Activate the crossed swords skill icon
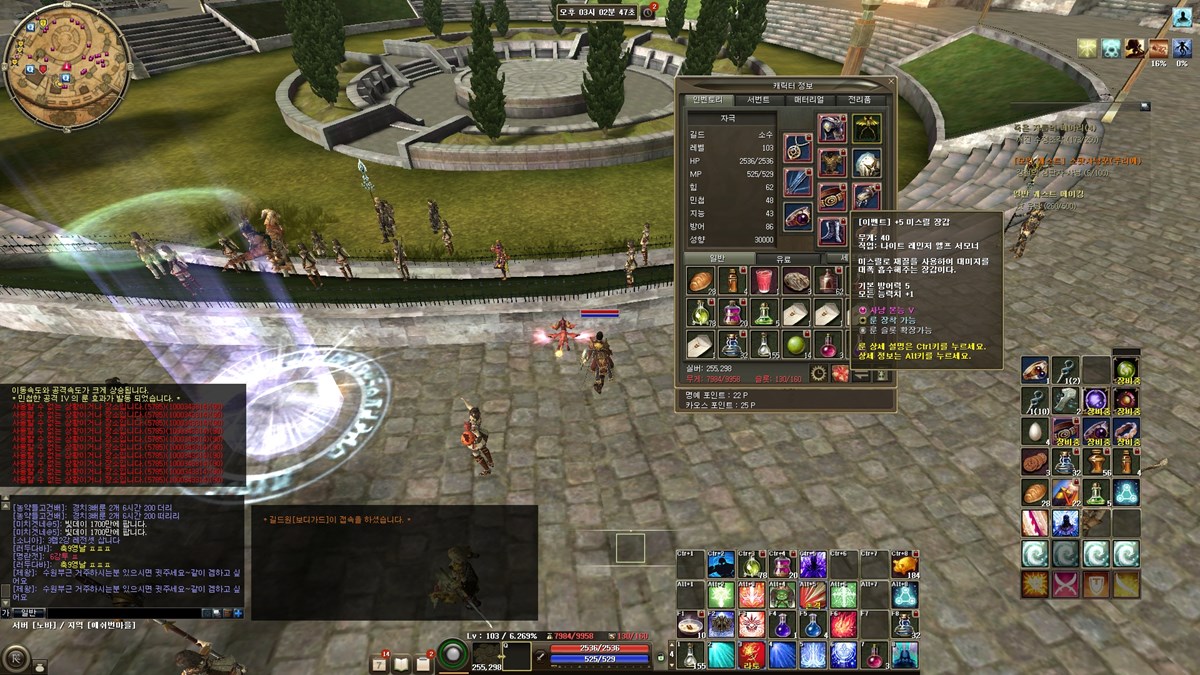1200x675 pixels. point(1065,585)
